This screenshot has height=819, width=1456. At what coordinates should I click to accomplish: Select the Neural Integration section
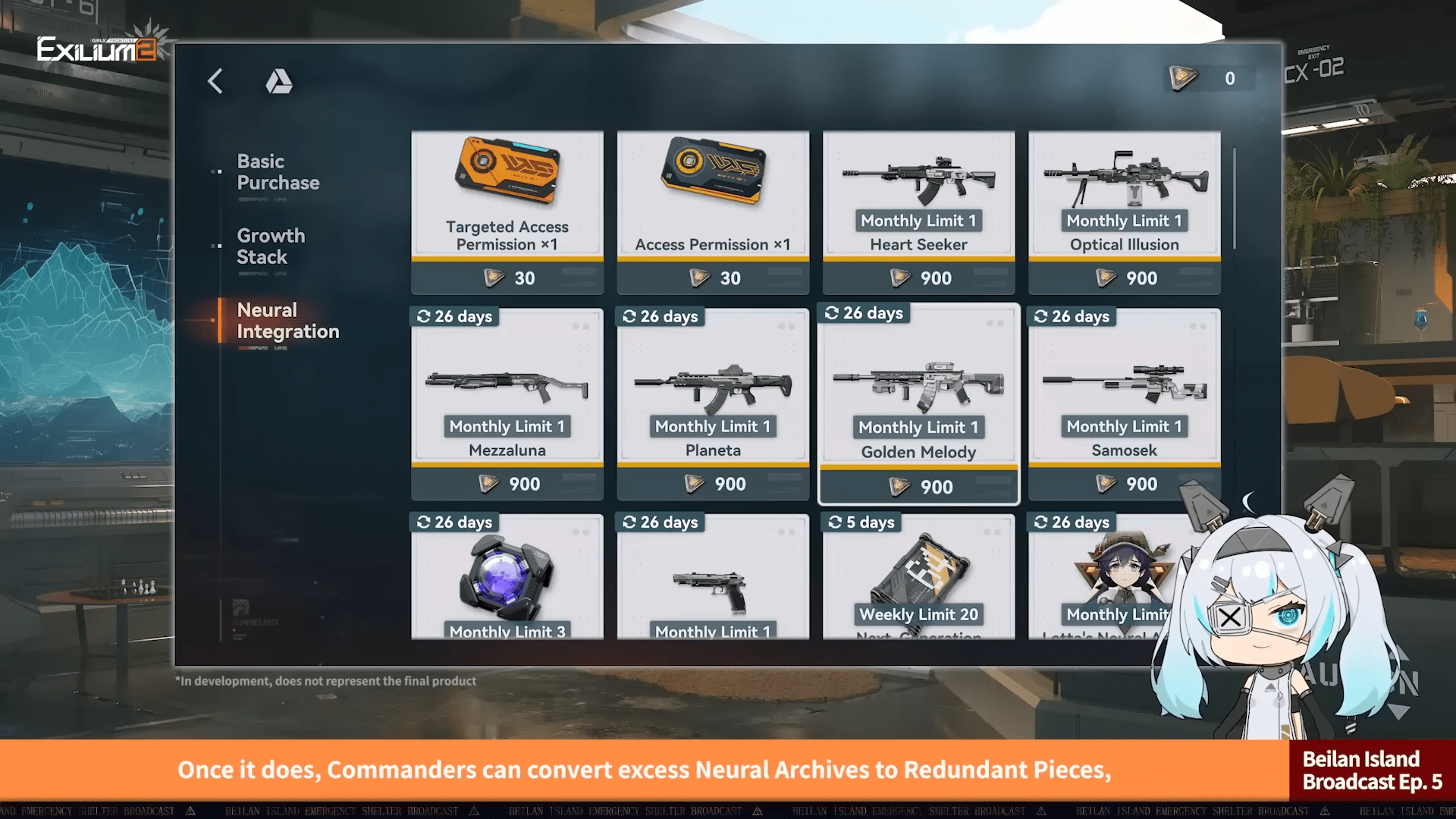[288, 321]
